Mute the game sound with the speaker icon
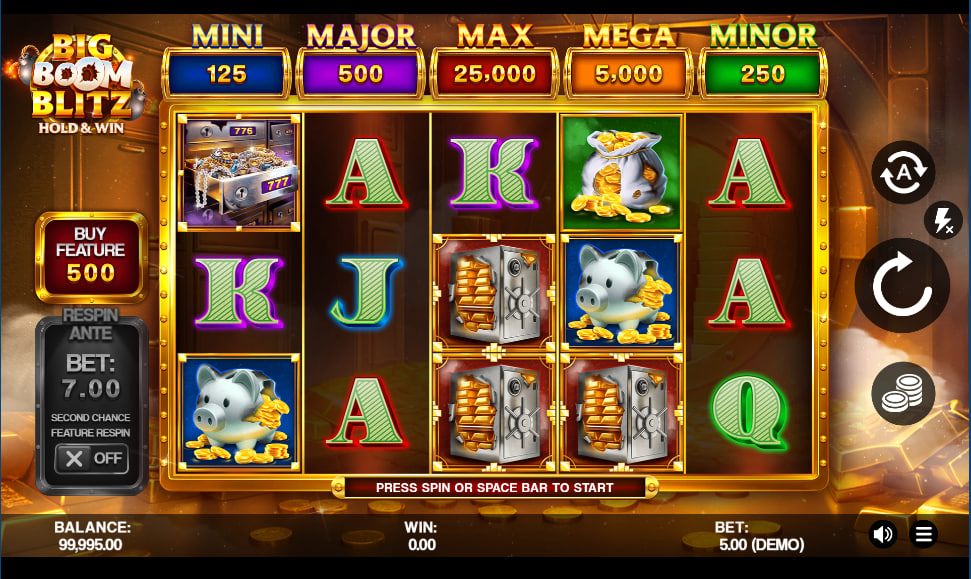The image size is (971, 579). point(883,534)
